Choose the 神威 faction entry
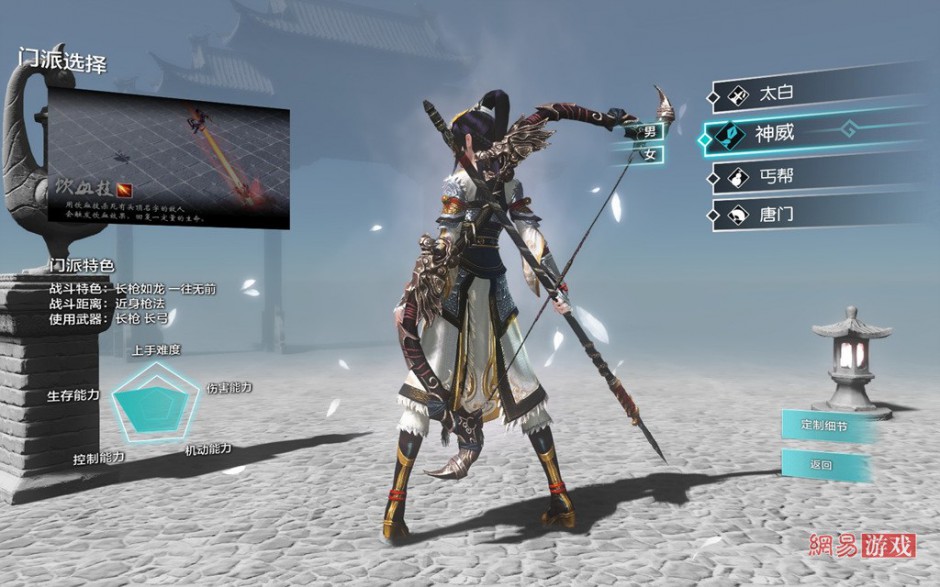 tap(800, 134)
